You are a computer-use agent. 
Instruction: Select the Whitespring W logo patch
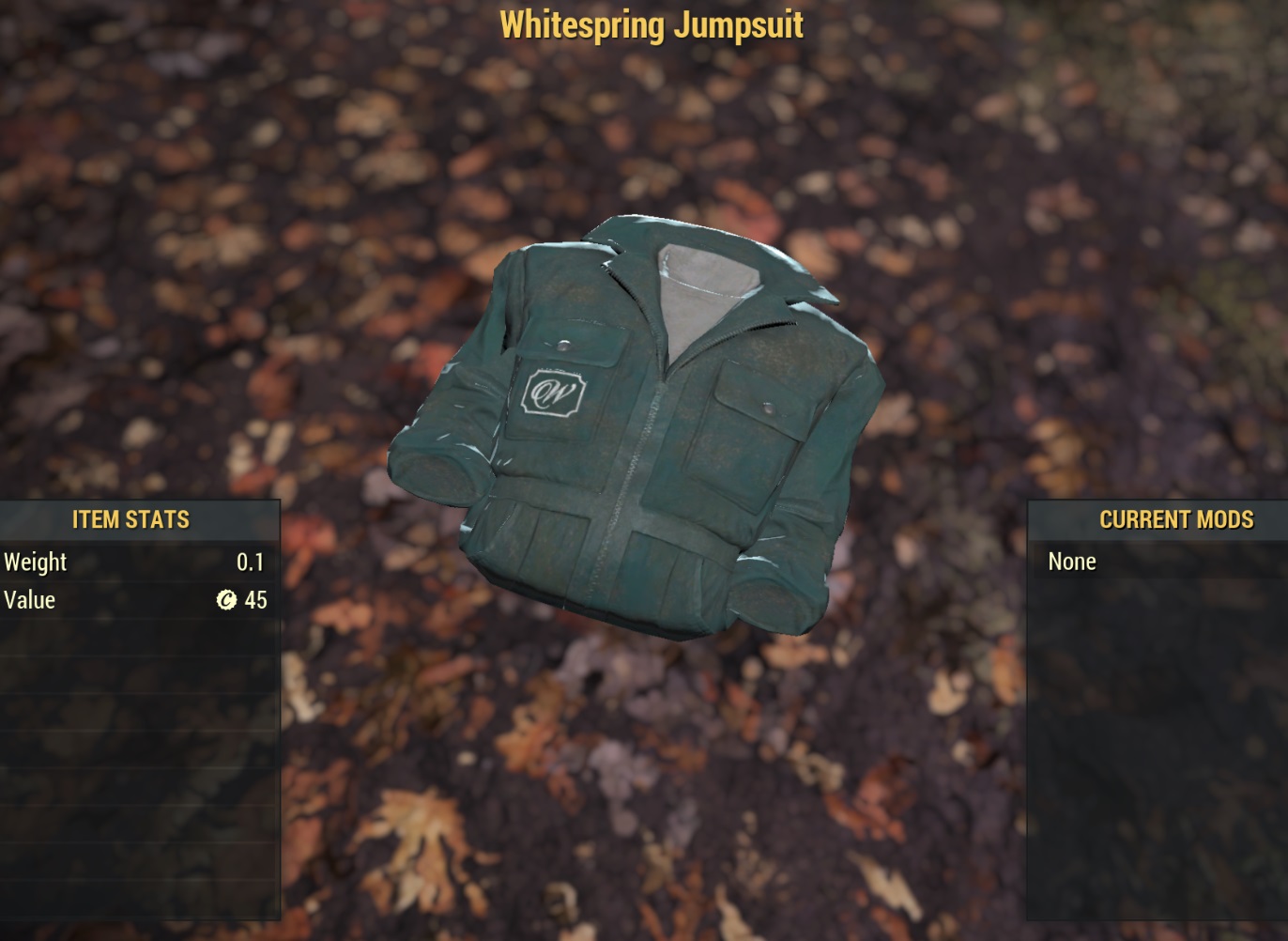[554, 394]
